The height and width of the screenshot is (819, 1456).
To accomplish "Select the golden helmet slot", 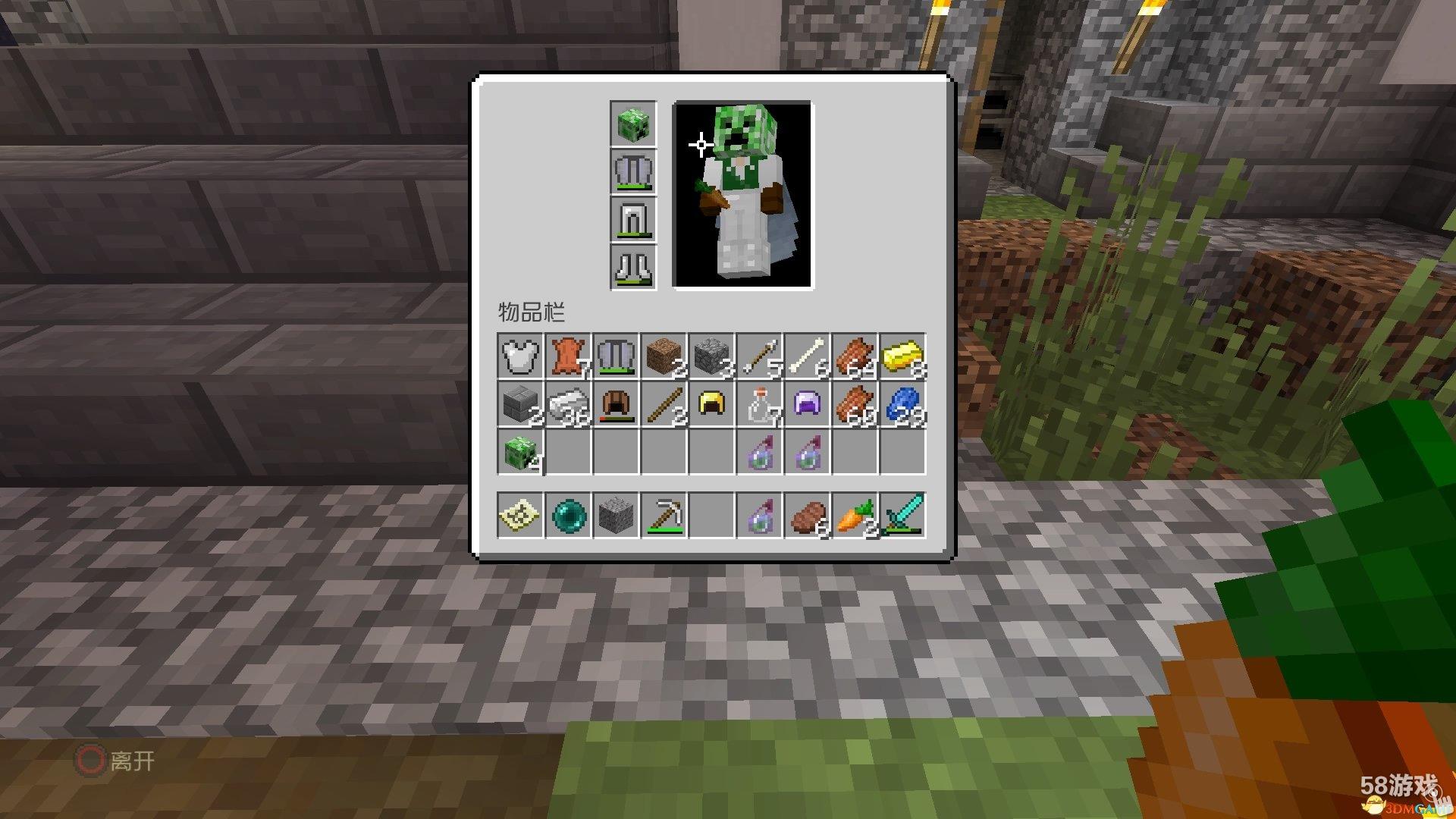I will click(711, 403).
